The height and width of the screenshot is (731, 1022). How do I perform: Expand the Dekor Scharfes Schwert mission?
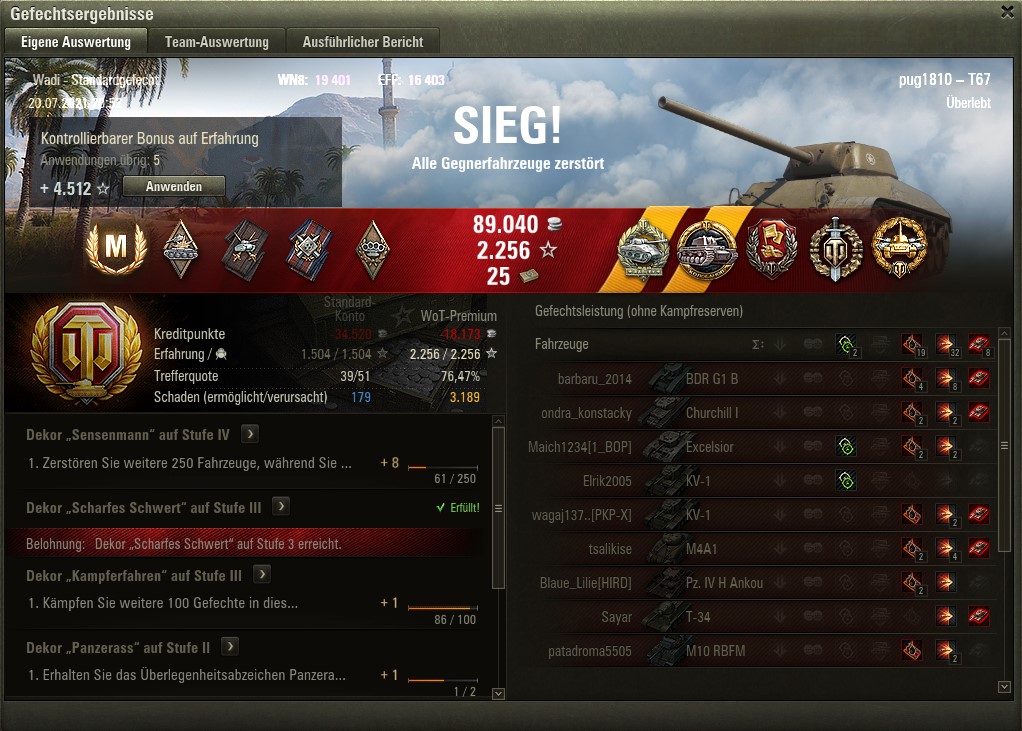[x=282, y=506]
